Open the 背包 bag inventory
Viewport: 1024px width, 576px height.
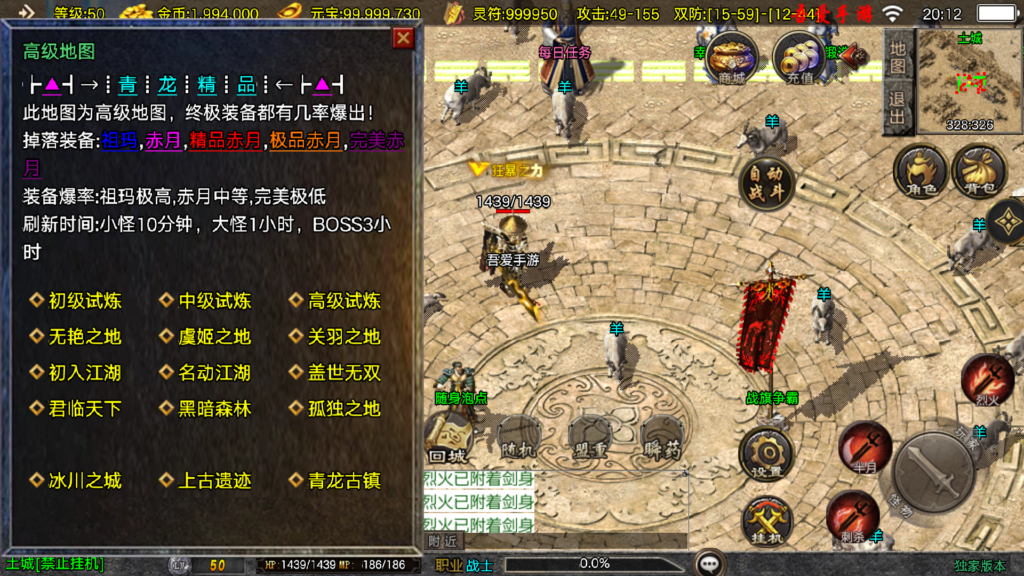point(979,170)
